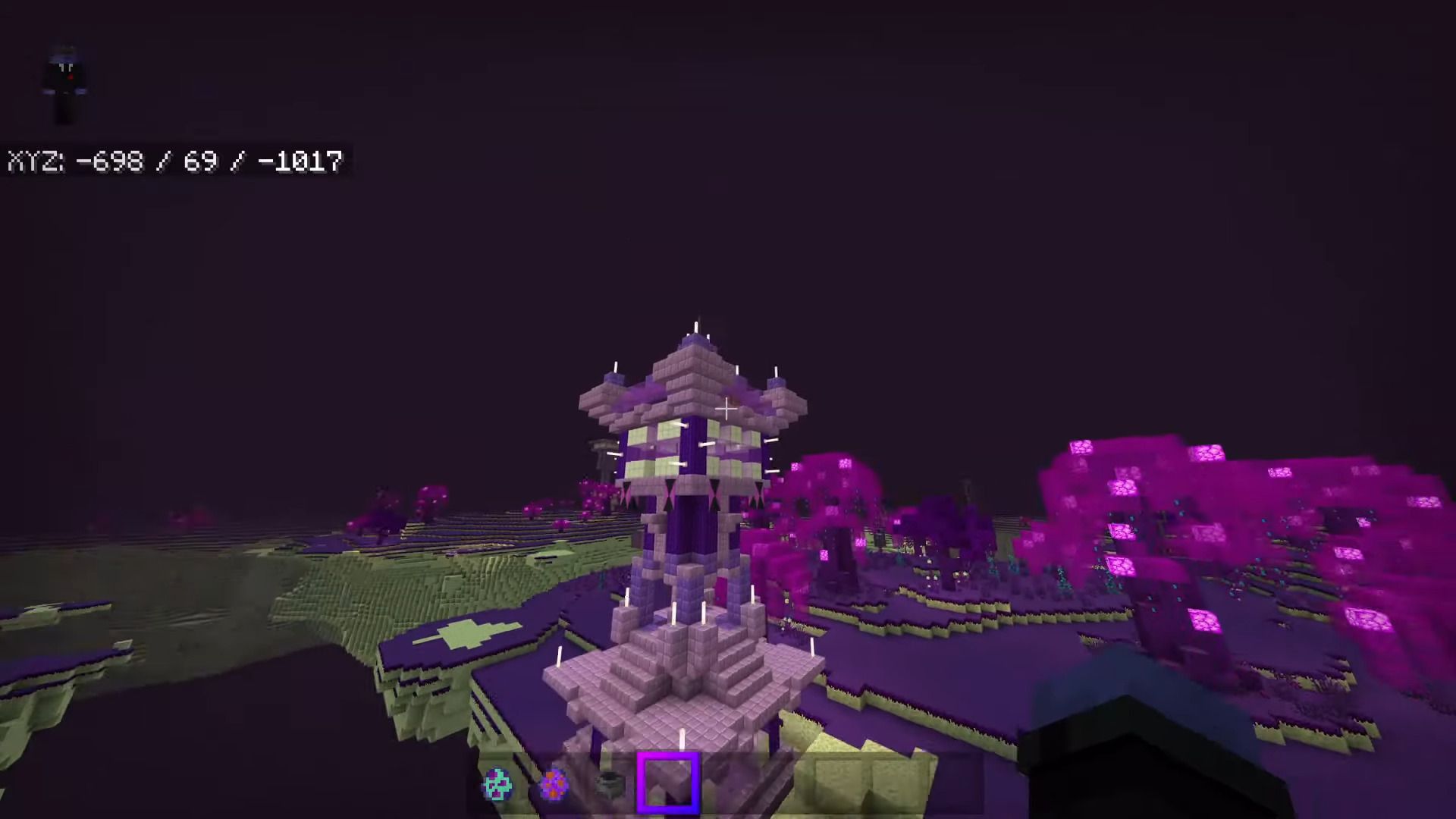Image resolution: width=1456 pixels, height=819 pixels.
Task: Select the cauldron item in the hotbar
Action: [610, 783]
